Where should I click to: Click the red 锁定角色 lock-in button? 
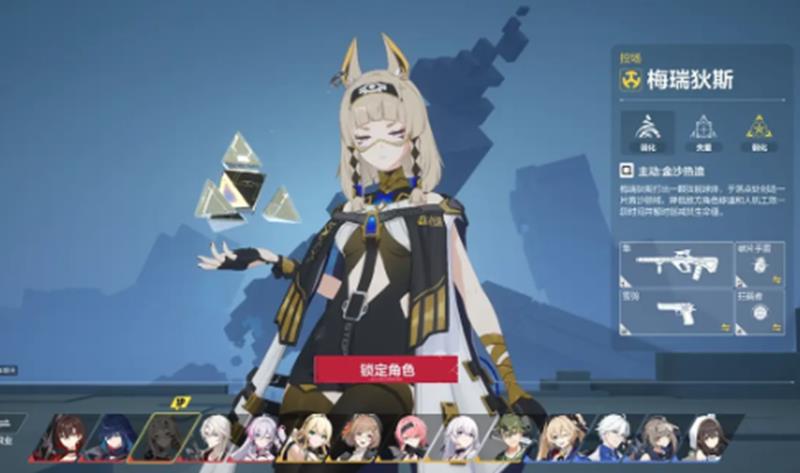[x=385, y=370]
